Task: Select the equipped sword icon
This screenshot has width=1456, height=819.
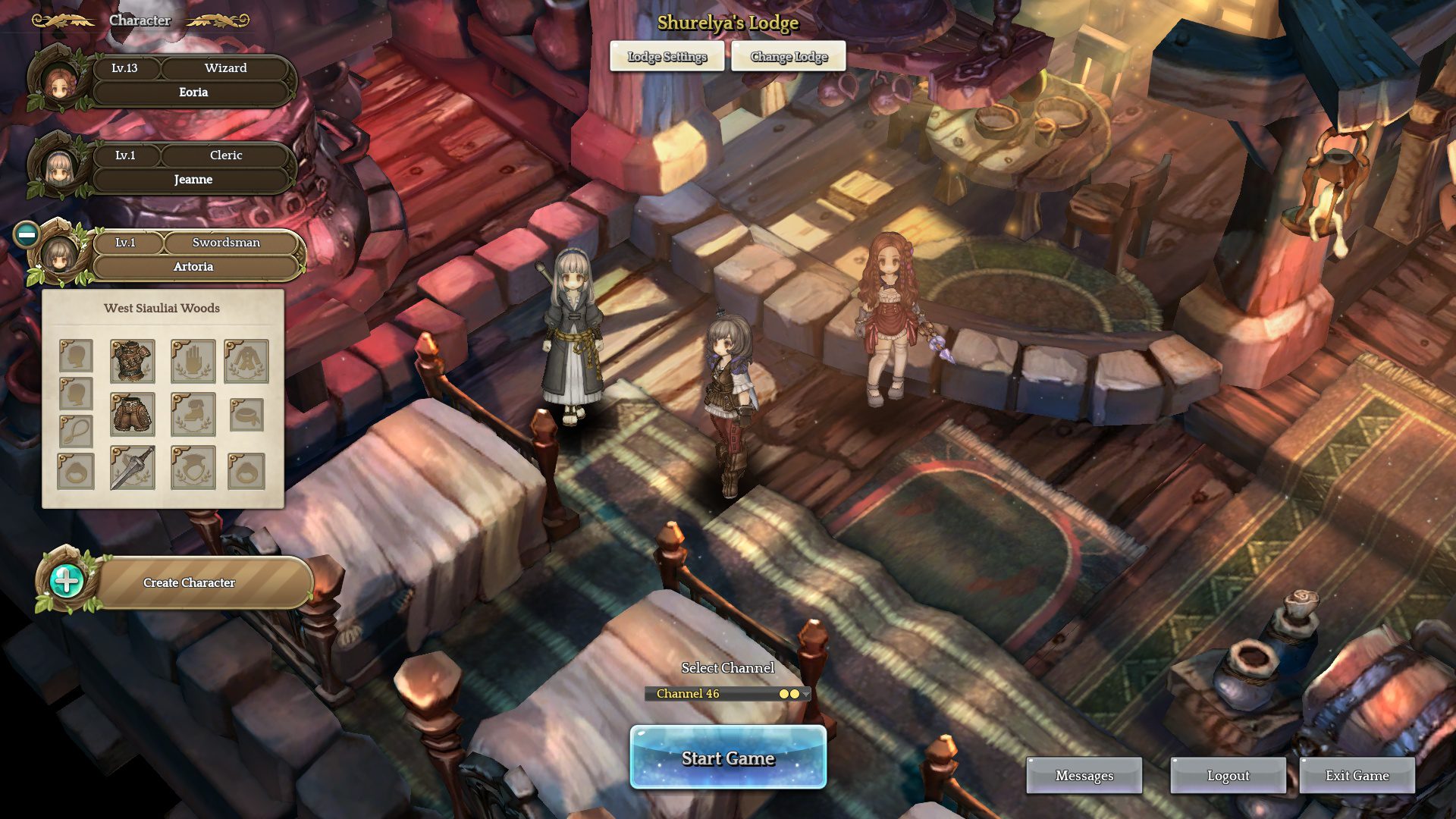Action: click(133, 469)
